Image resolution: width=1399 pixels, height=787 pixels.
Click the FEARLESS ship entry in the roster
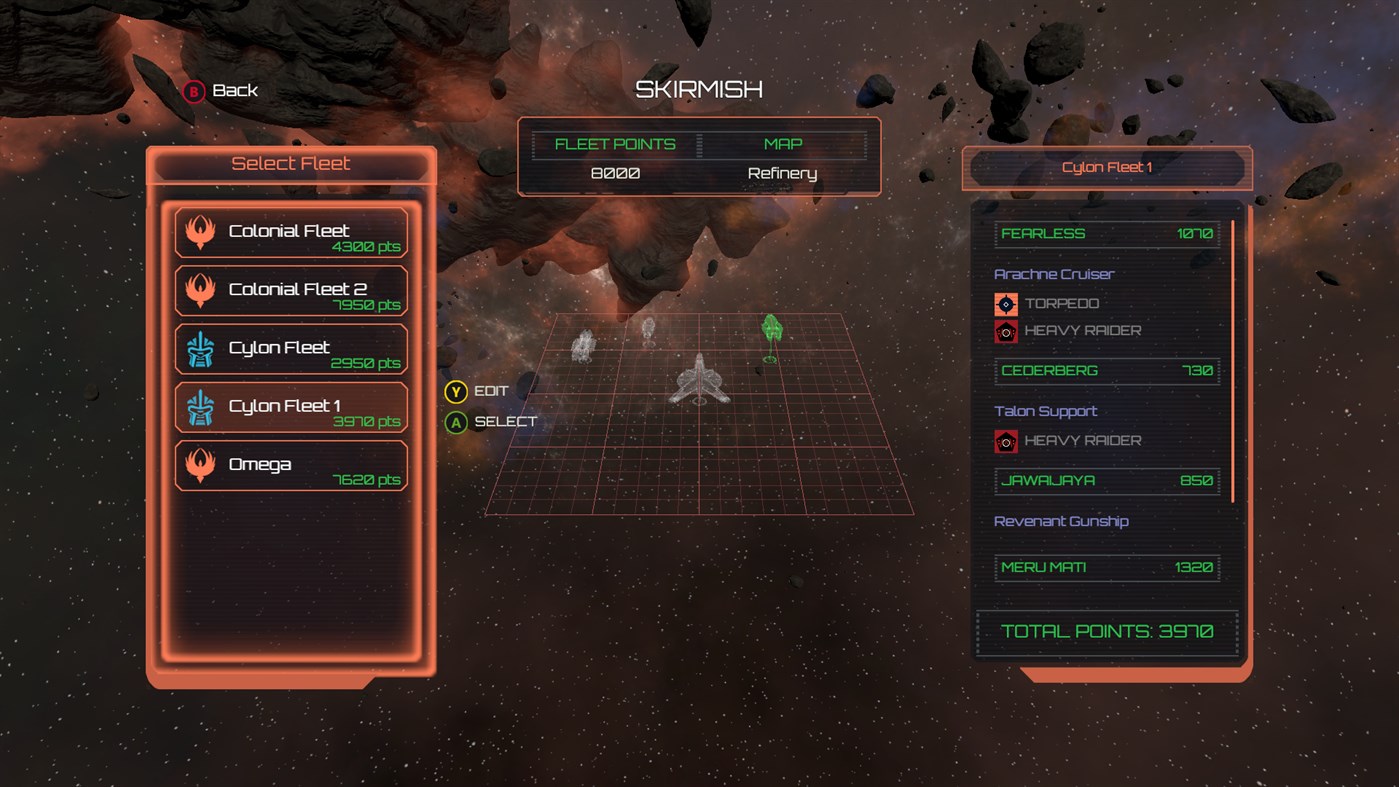1106,233
